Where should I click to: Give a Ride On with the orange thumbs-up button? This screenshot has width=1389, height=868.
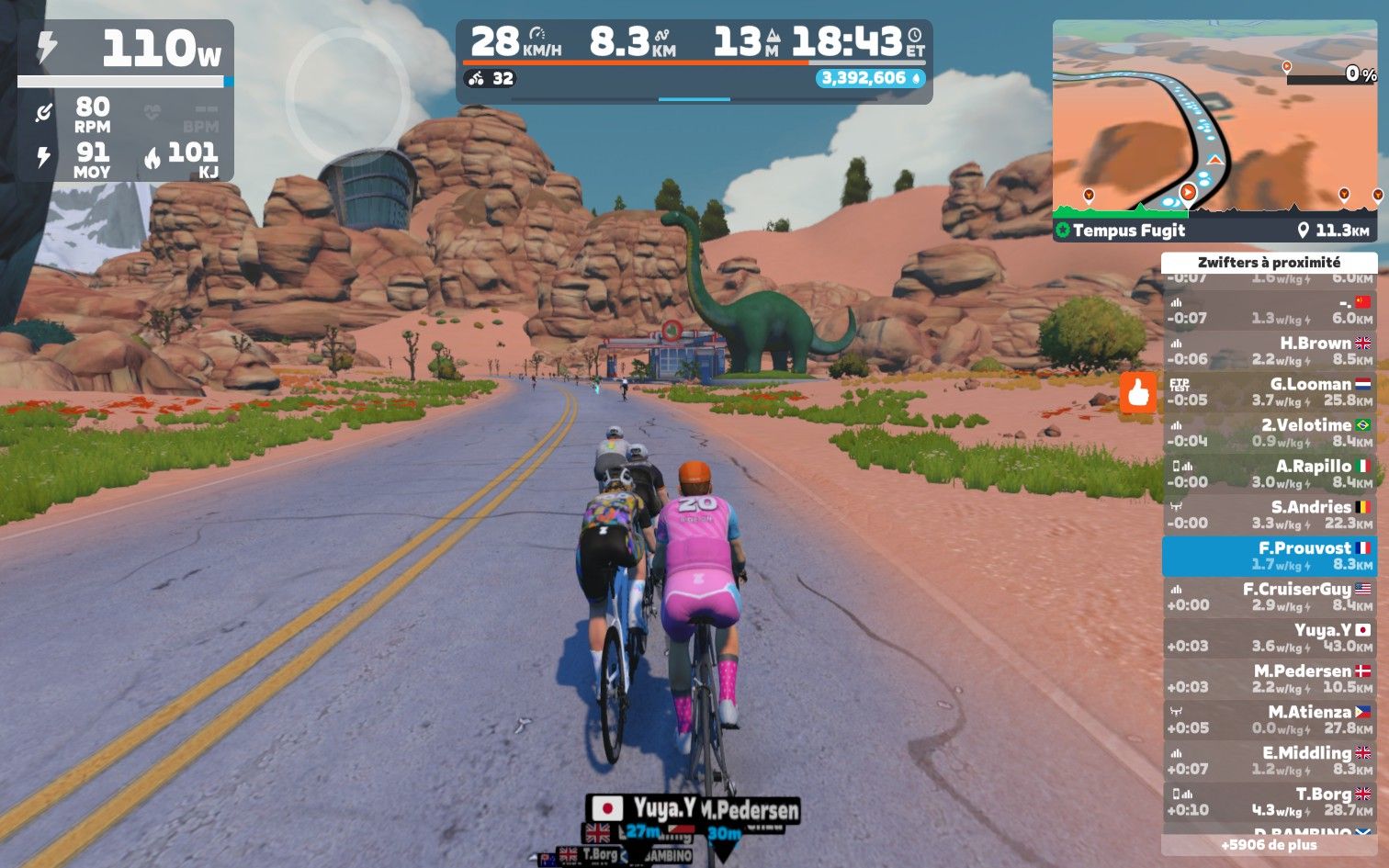(1138, 392)
